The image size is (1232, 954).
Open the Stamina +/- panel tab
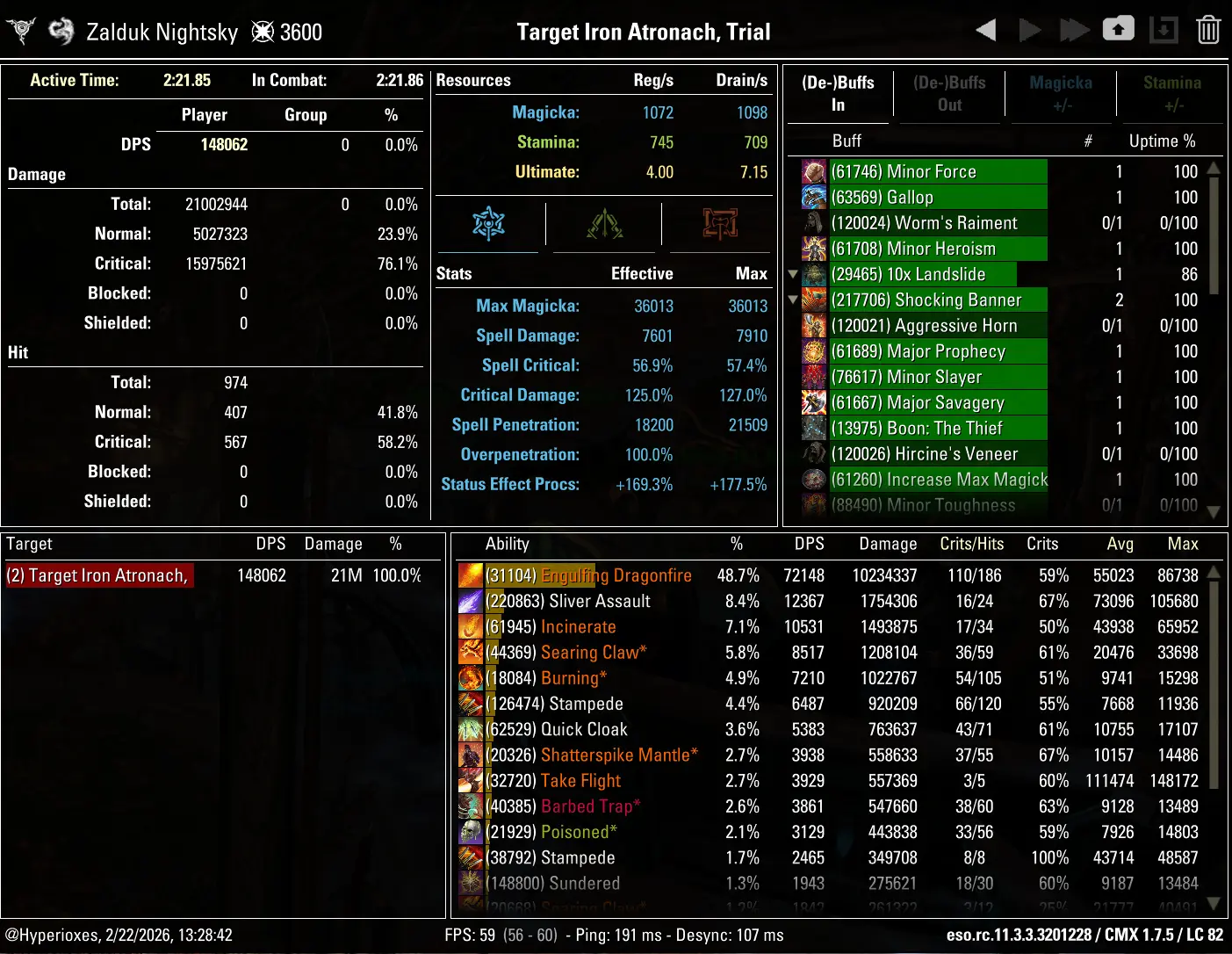click(x=1172, y=93)
